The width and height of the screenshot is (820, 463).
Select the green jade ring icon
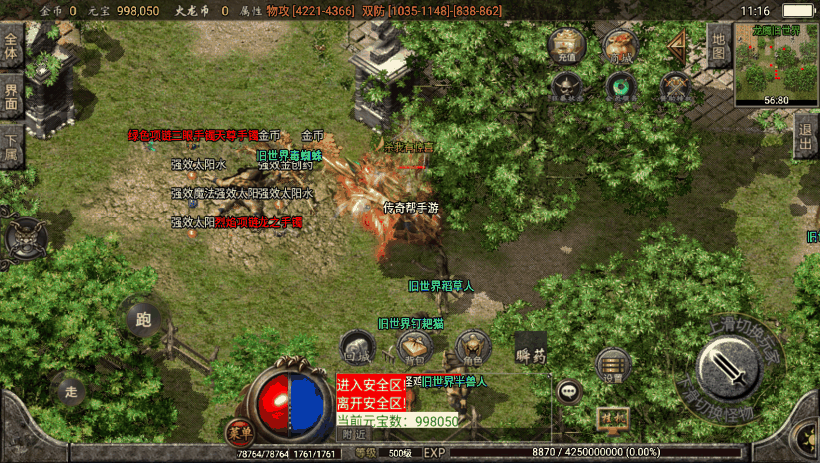[620, 89]
